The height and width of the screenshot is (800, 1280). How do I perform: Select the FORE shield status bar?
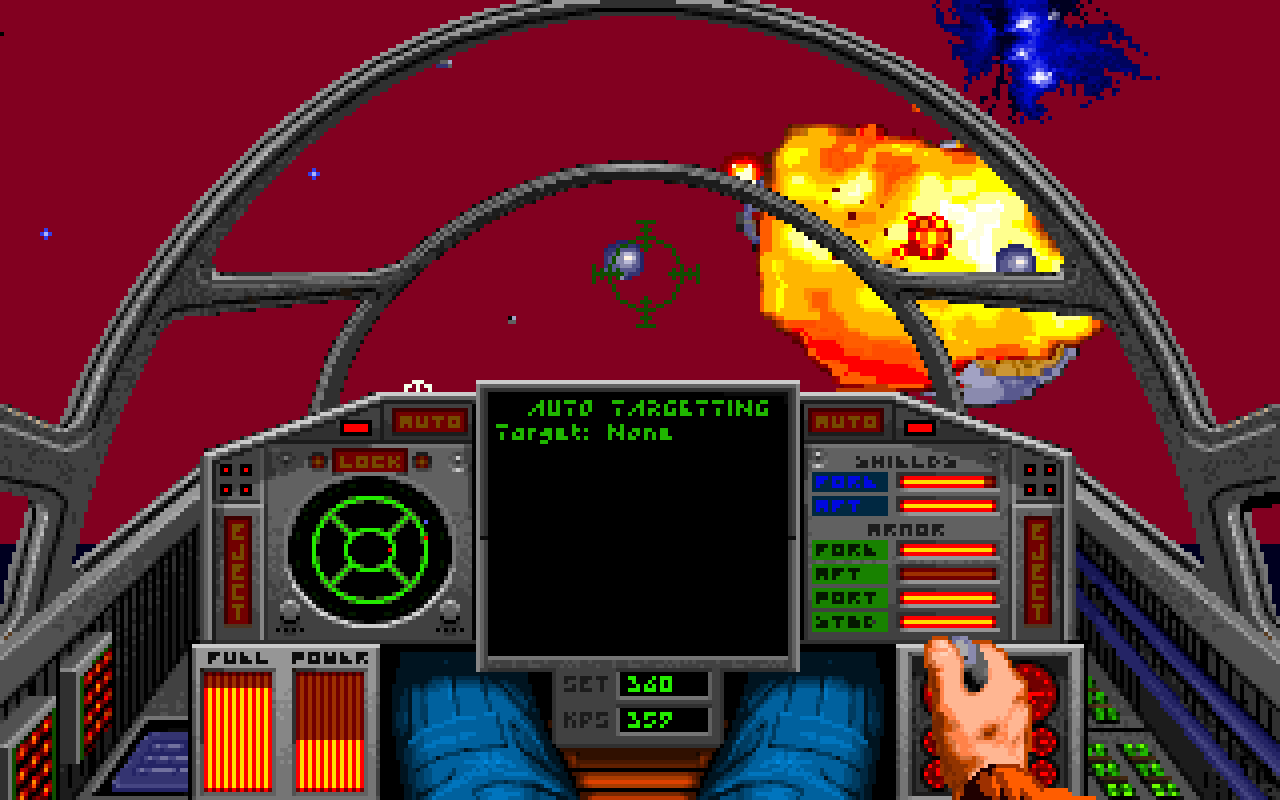click(x=950, y=483)
